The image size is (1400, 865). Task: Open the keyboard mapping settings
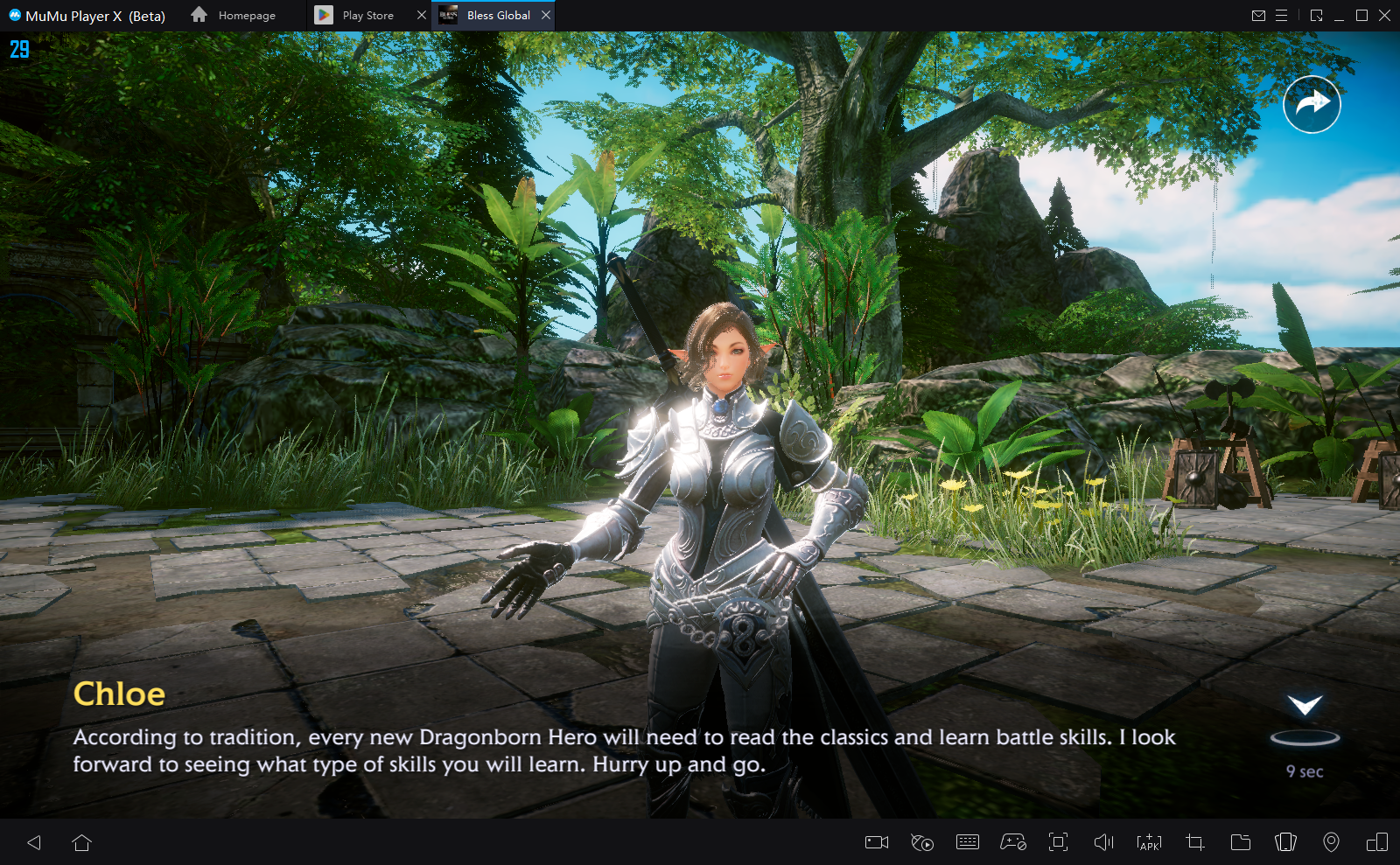coord(969,842)
